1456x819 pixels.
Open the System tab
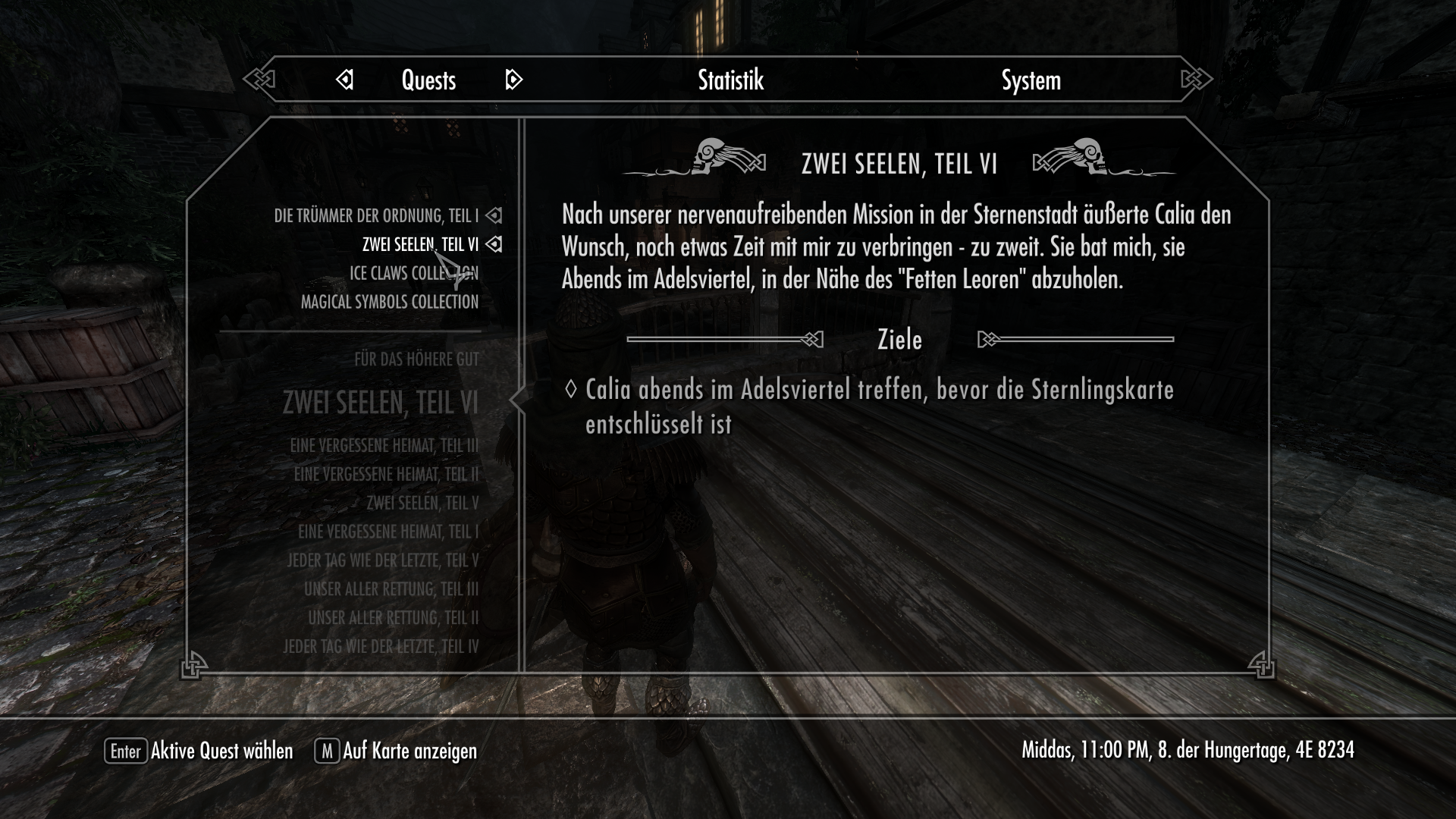1031,80
